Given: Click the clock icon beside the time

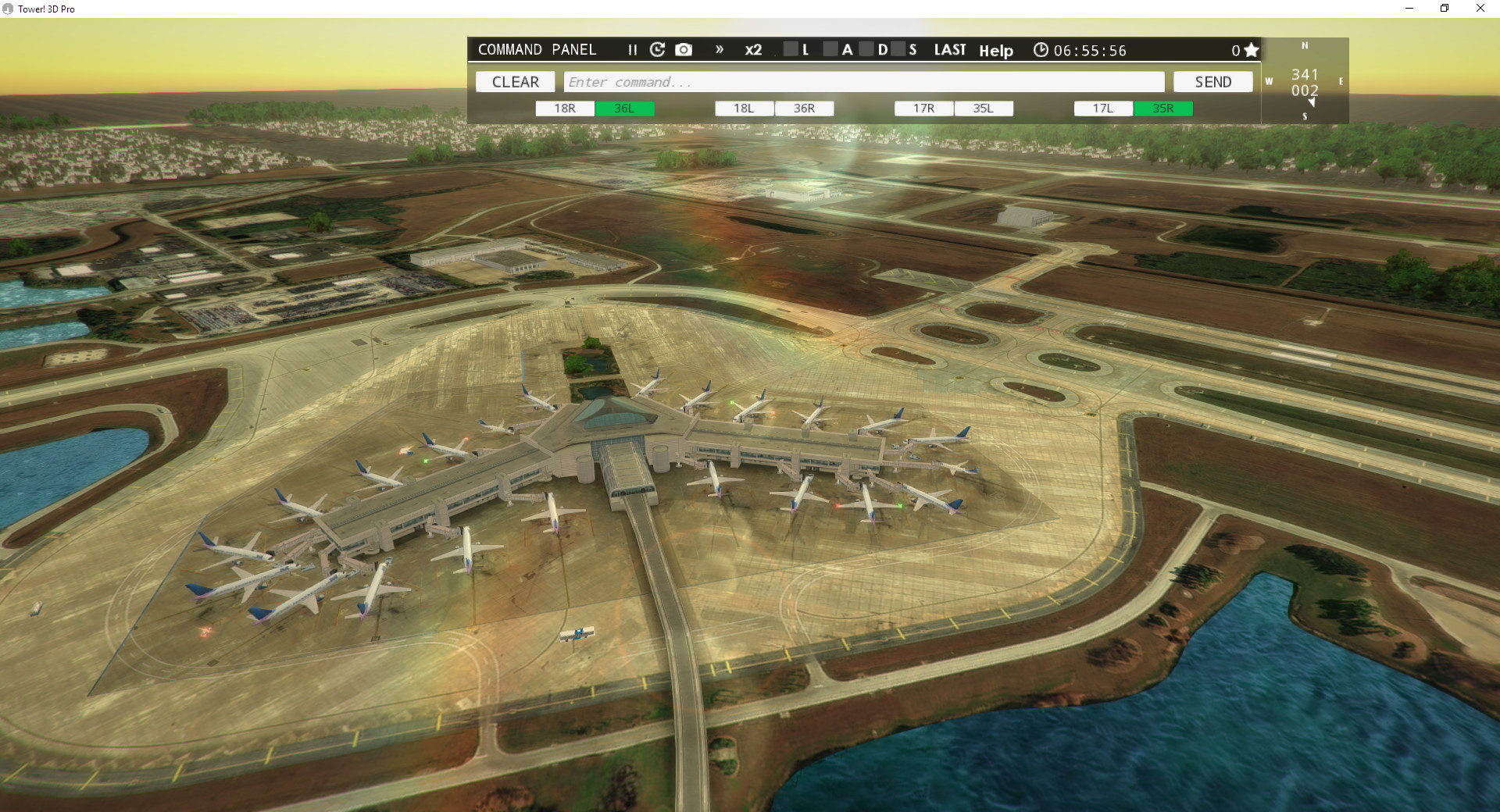Looking at the screenshot, I should coord(1041,49).
